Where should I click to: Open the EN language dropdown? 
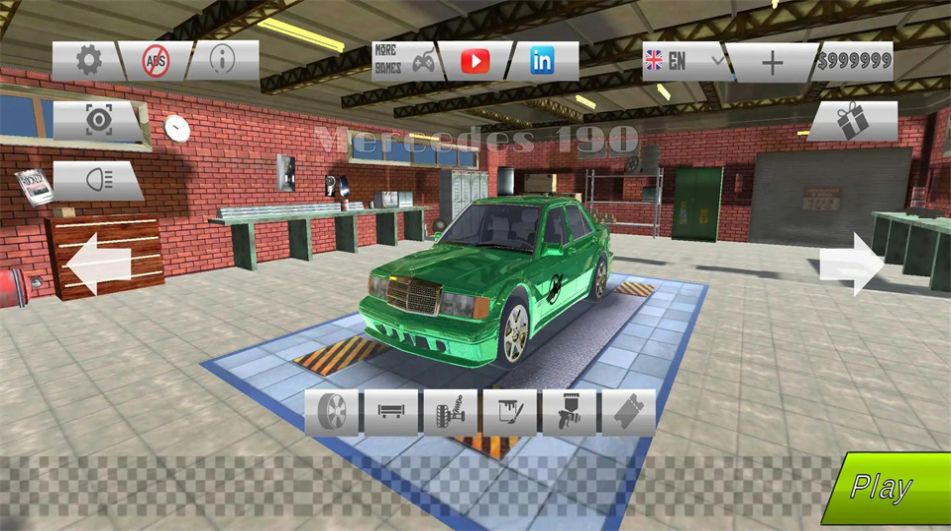[x=686, y=61]
